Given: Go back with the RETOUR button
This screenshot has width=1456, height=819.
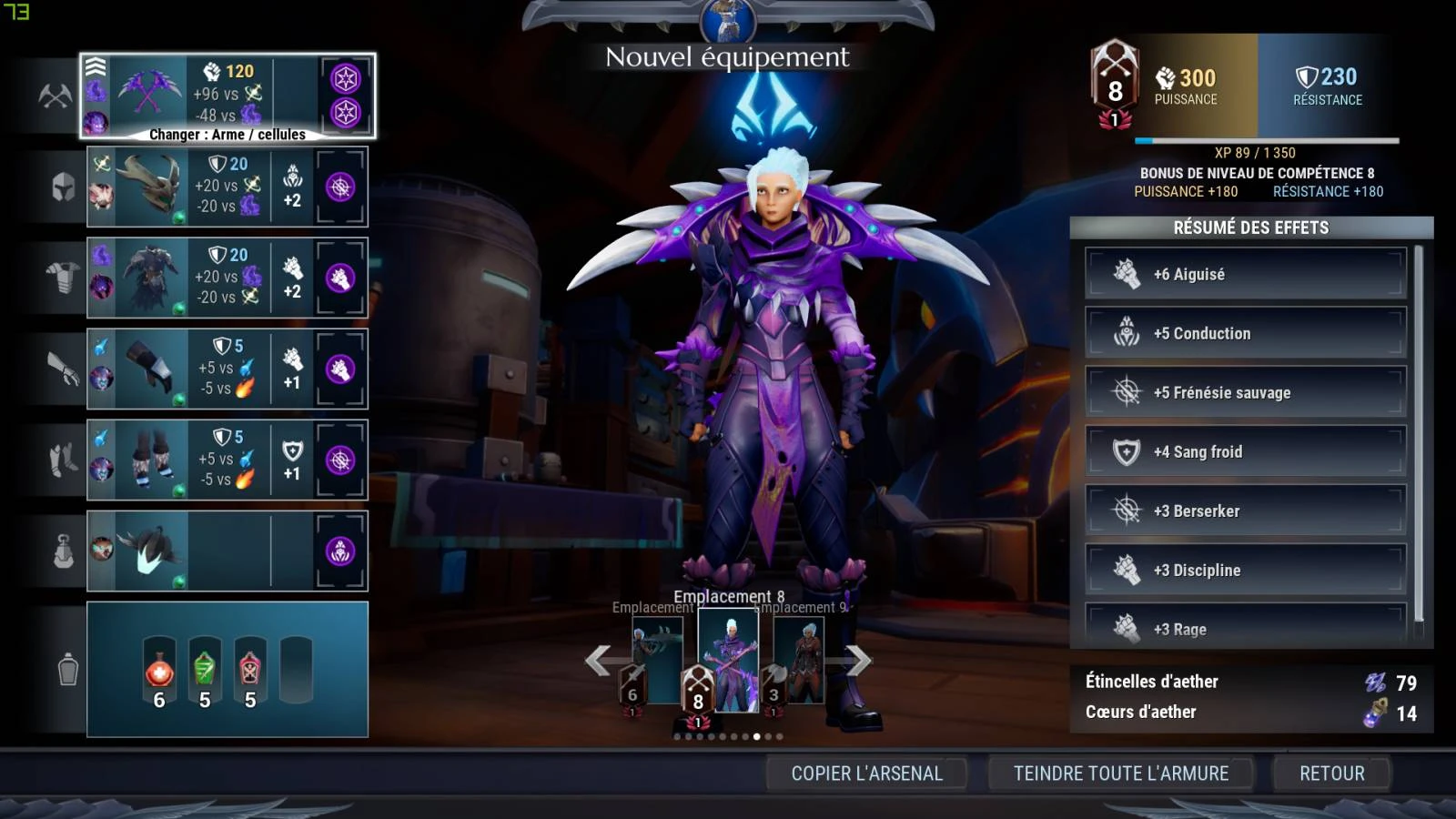Looking at the screenshot, I should click(1331, 773).
